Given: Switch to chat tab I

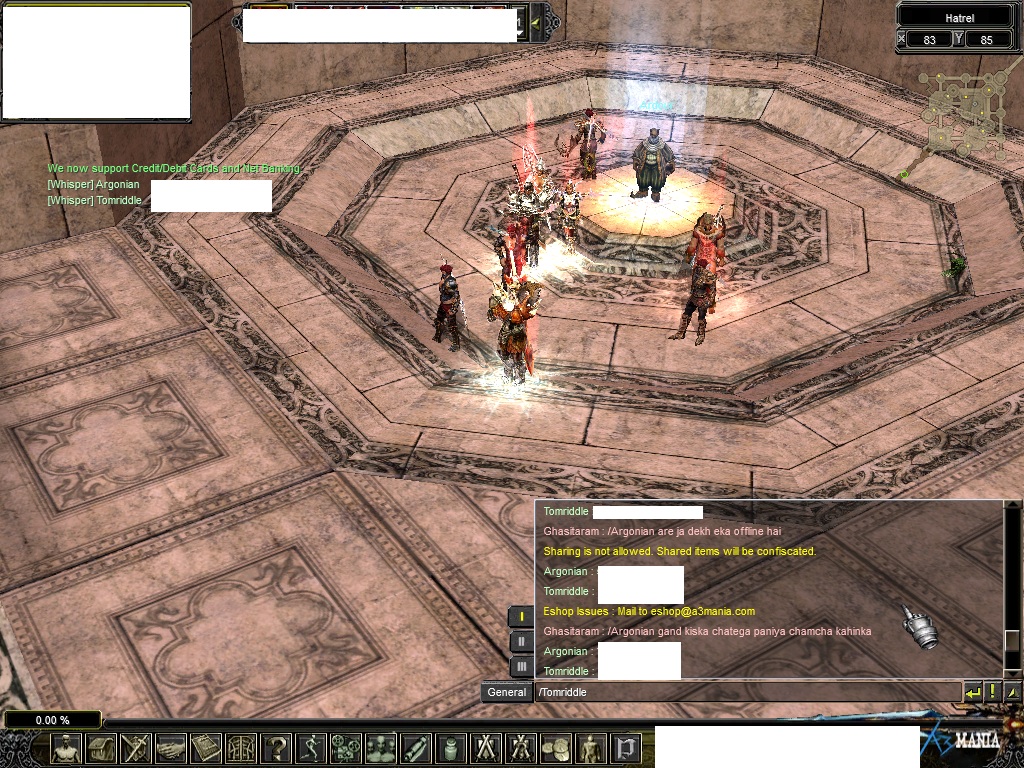Looking at the screenshot, I should [521, 616].
